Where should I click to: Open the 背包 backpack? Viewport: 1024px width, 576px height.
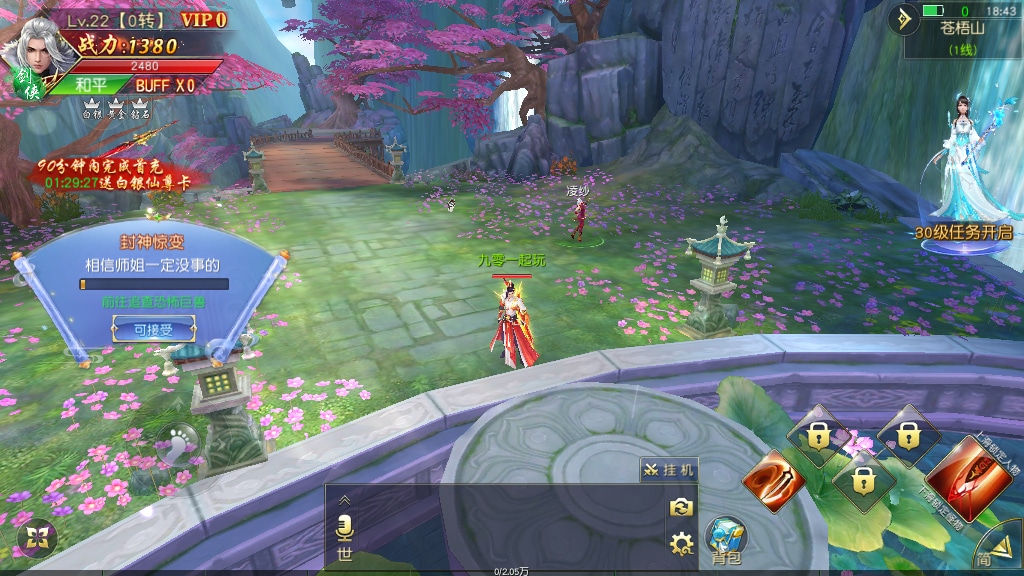(x=726, y=541)
